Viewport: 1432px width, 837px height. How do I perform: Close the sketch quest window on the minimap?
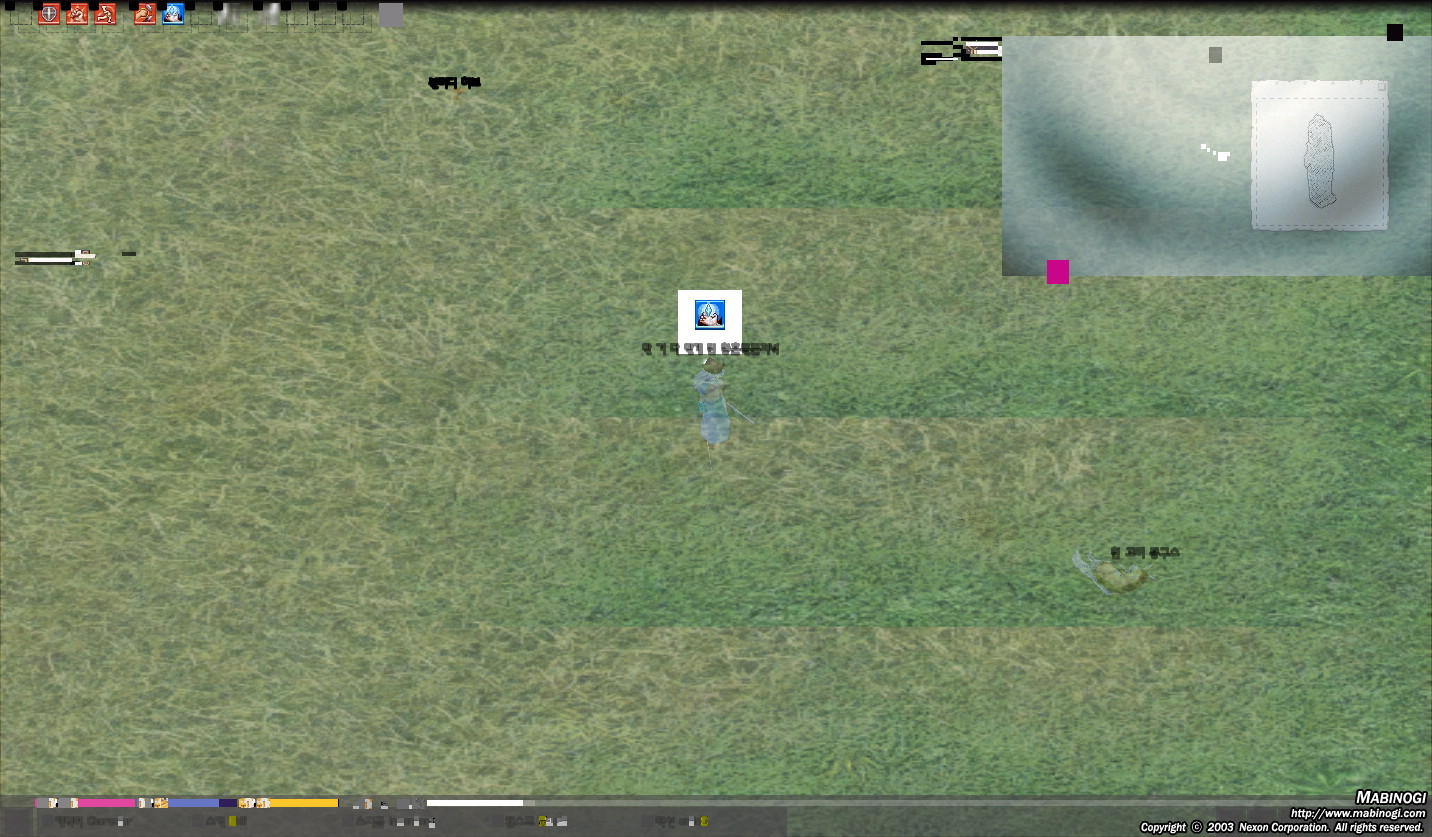click(1383, 87)
